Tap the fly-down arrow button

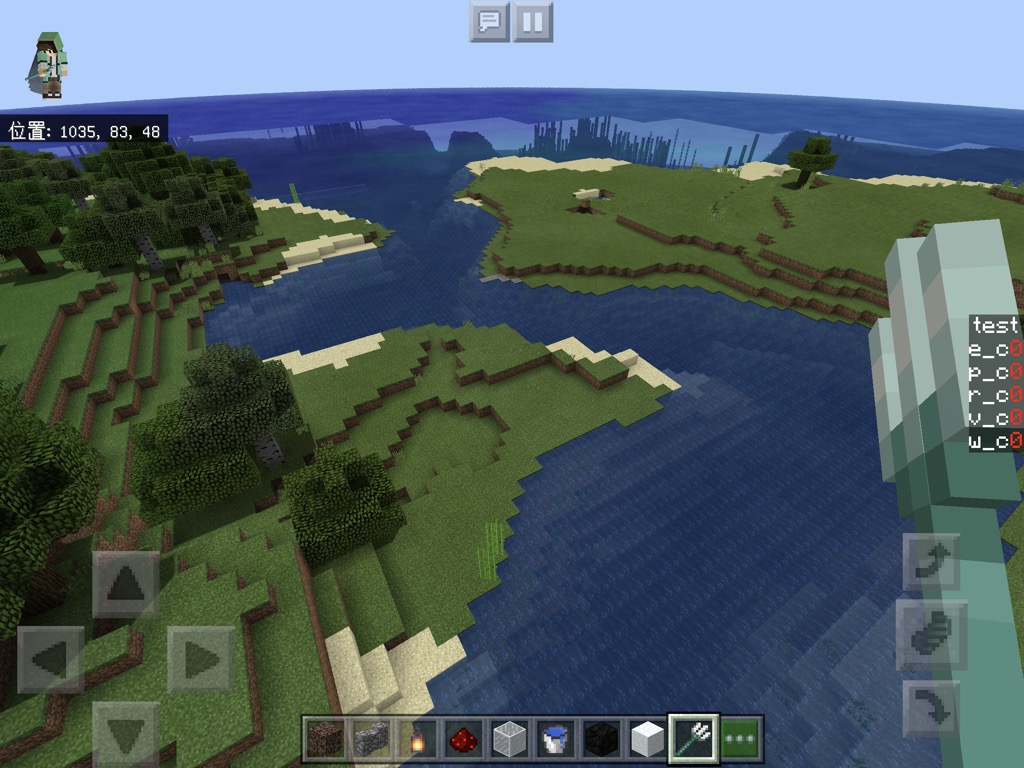click(931, 708)
